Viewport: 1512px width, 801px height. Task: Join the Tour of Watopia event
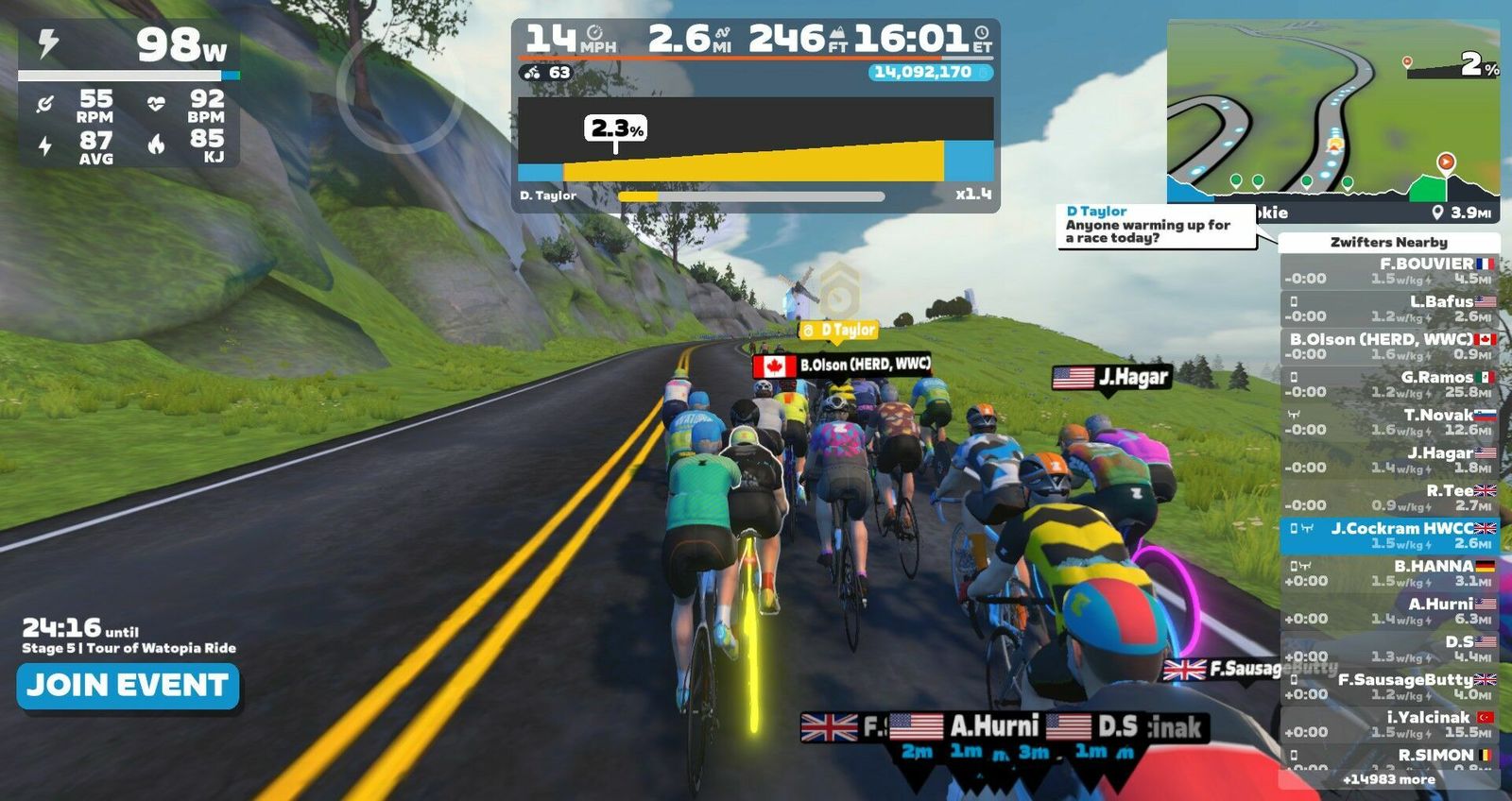point(128,686)
